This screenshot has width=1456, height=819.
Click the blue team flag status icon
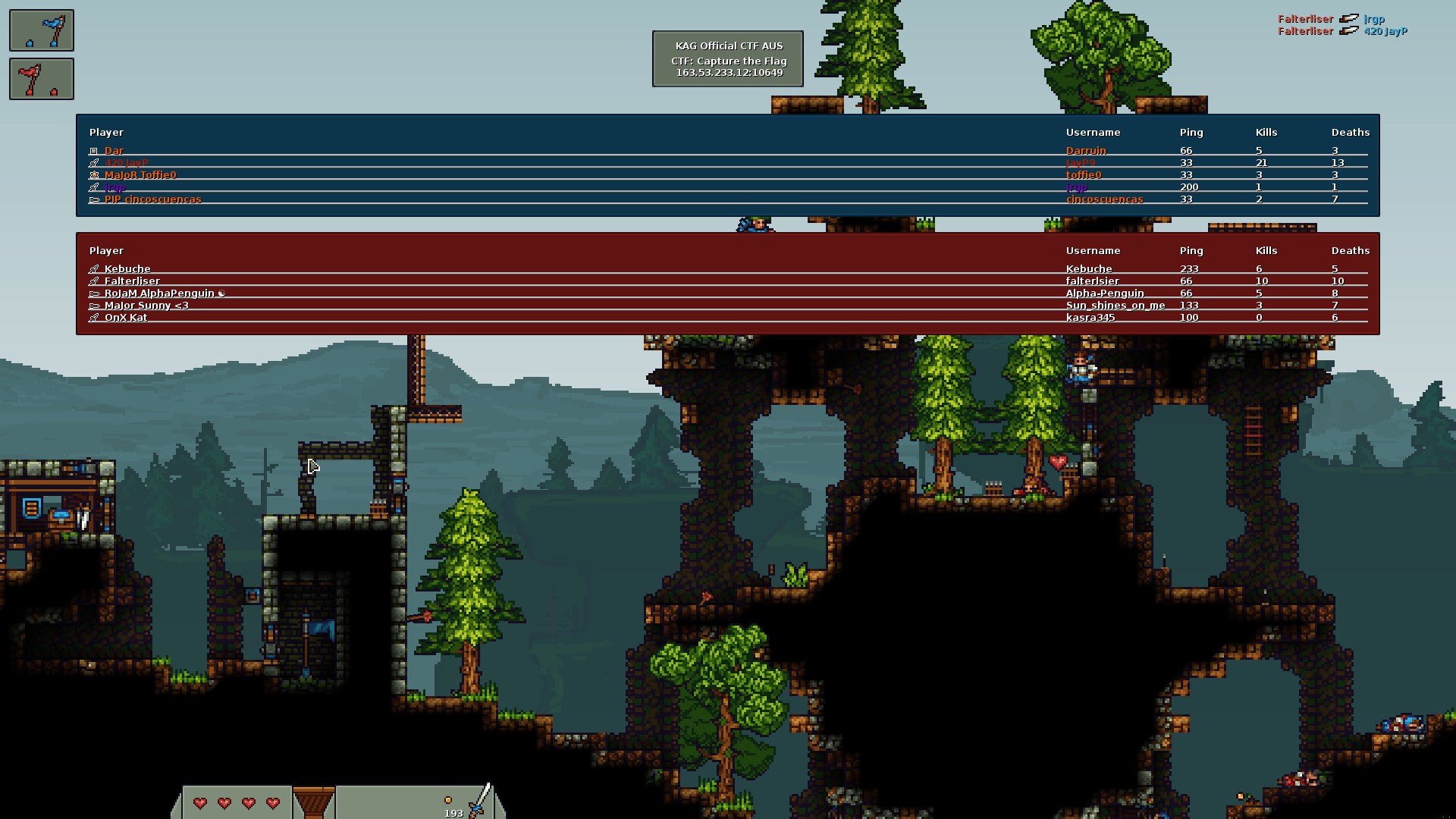[42, 30]
